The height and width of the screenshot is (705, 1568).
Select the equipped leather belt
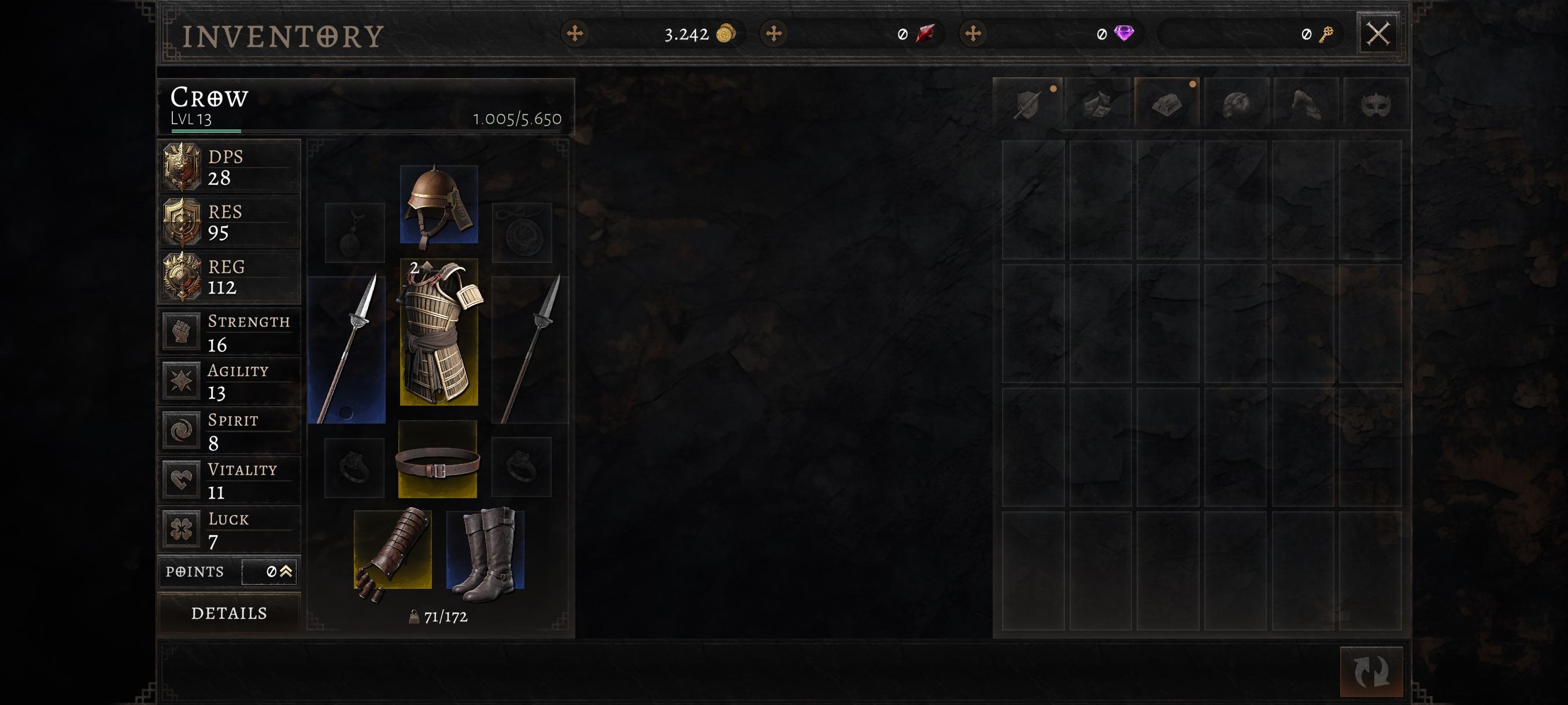pyautogui.click(x=437, y=460)
